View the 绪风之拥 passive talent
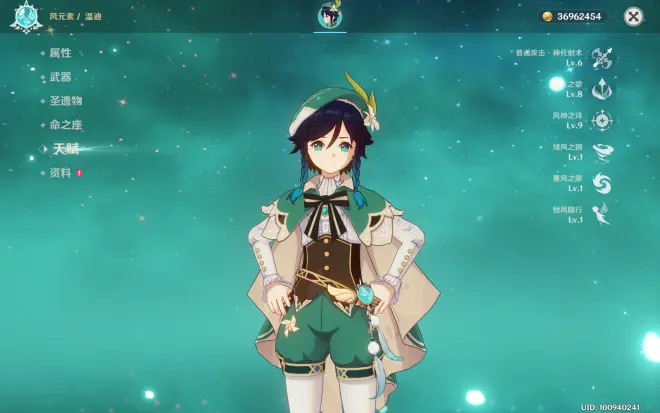Viewport: 660px width, 413px height. [601, 152]
